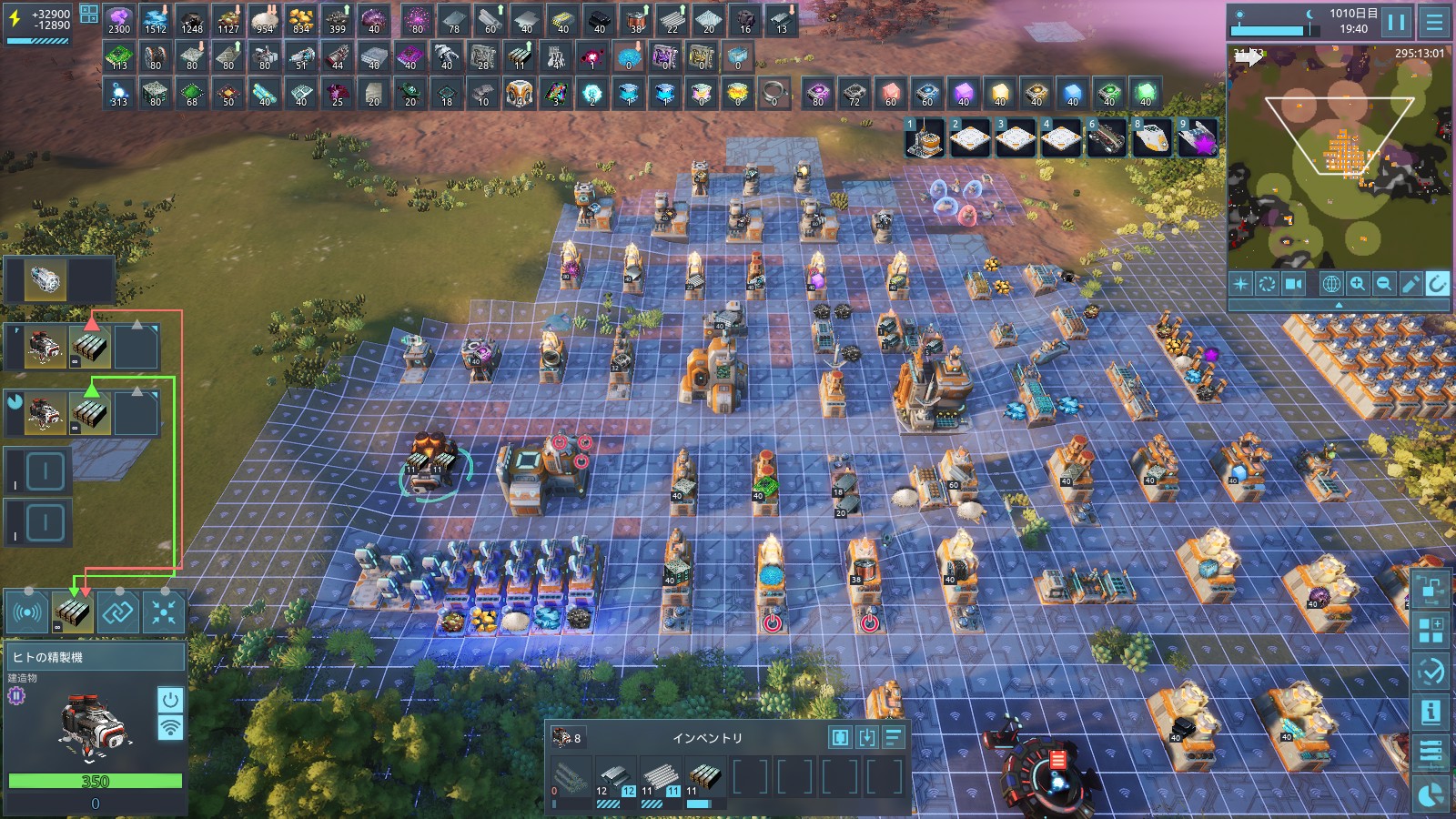Click the inward-arrows converge button
This screenshot has height=819, width=1456.
(x=164, y=612)
